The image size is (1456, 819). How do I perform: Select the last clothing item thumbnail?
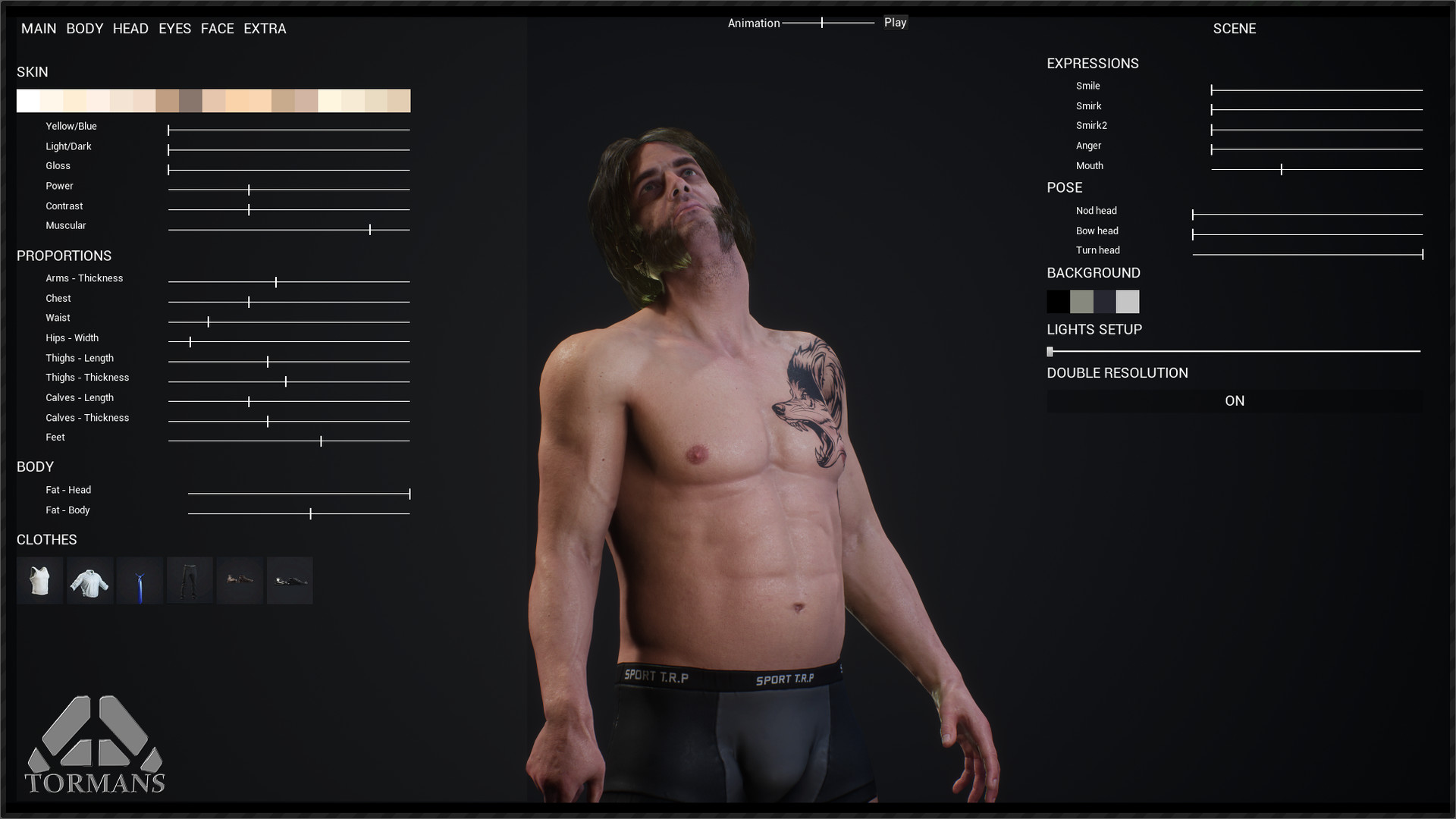290,580
